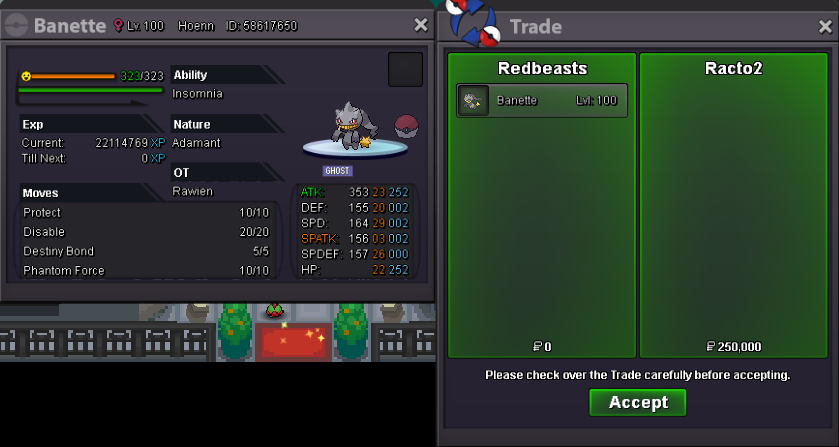Select Banette in Redbeasts' trade offer
This screenshot has width=839, height=447.
[x=542, y=100]
